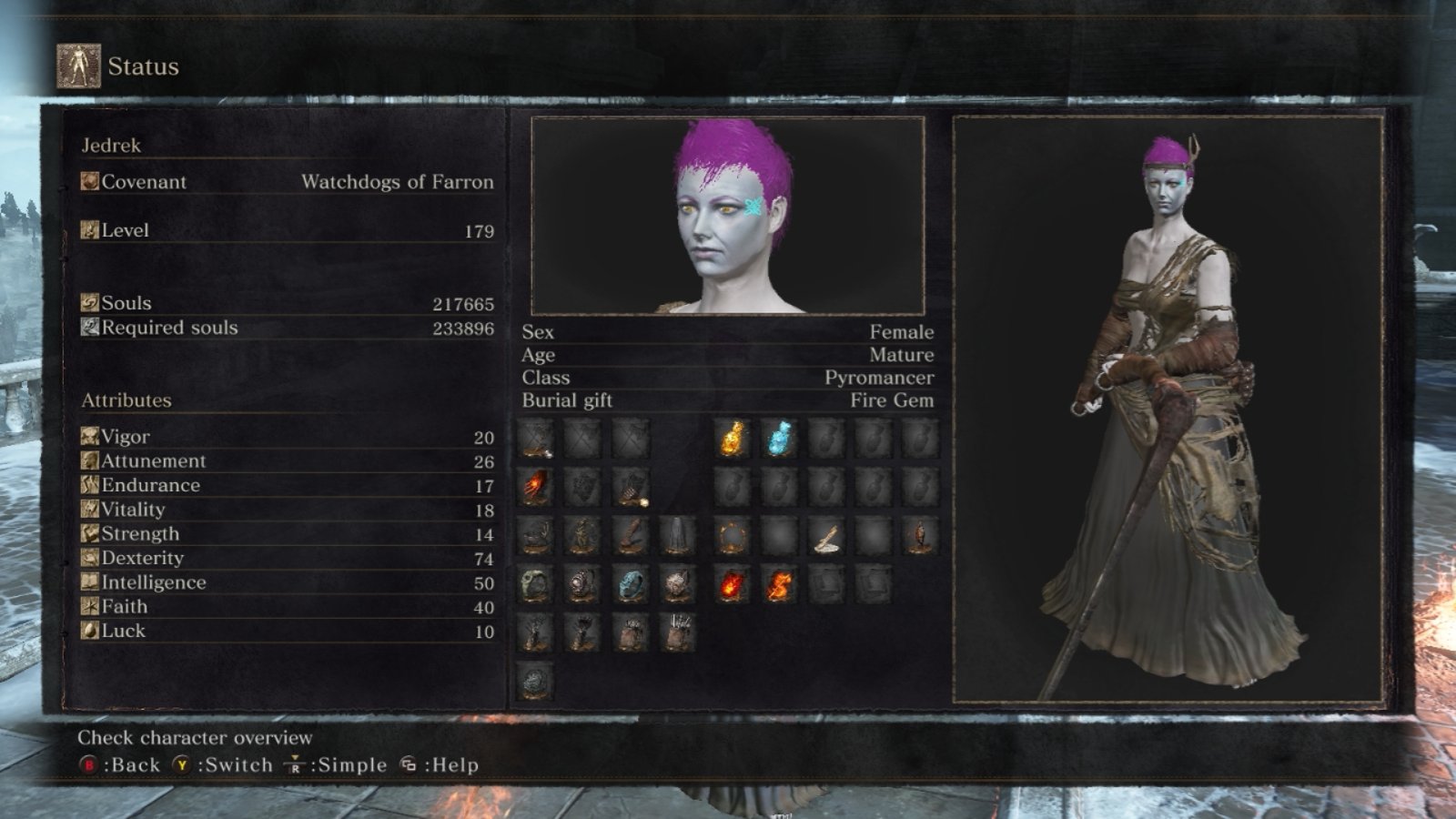Select the Dexterity attribute row

click(x=288, y=558)
